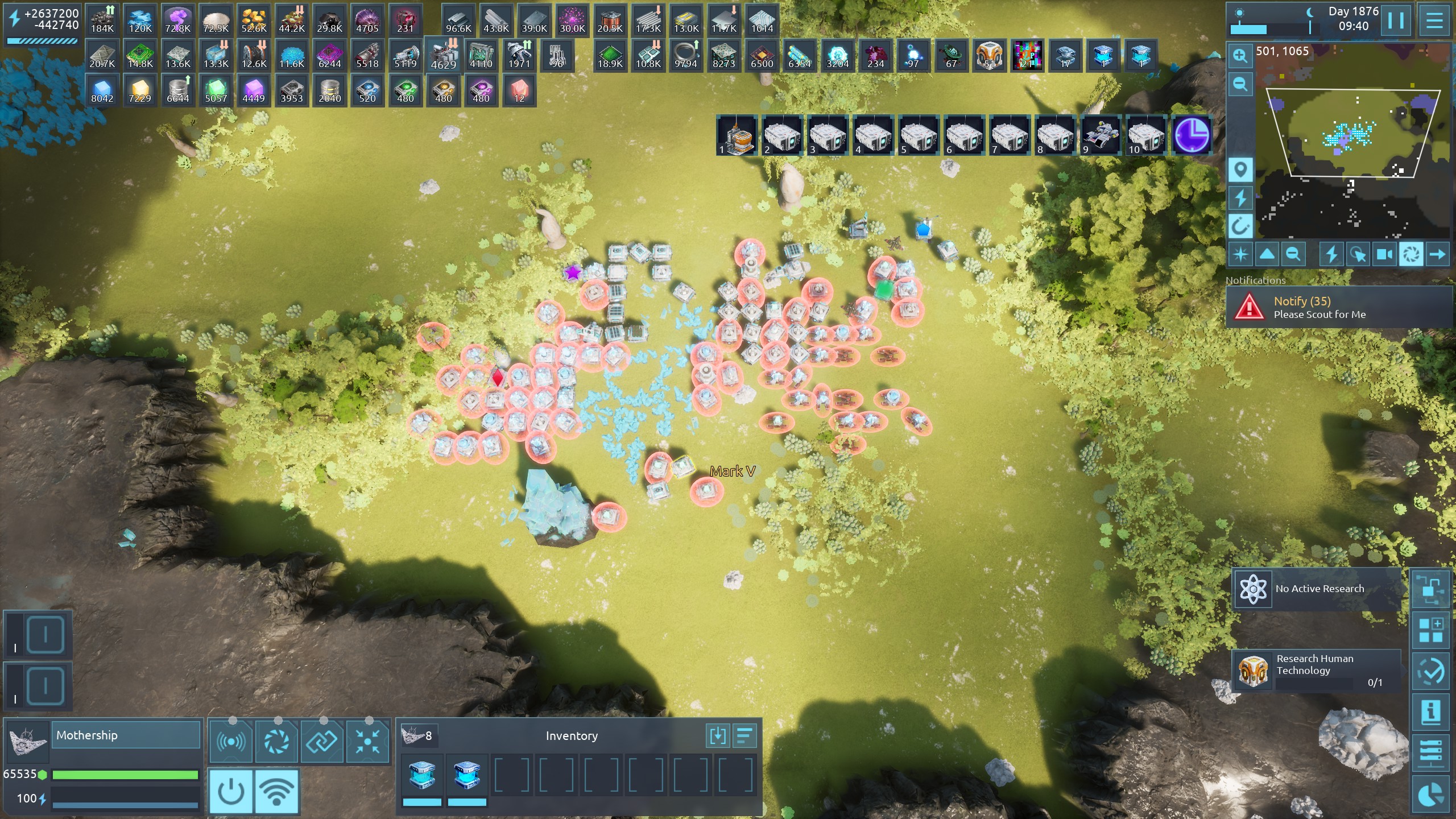
Task: Pause the game with the pause button
Action: pos(1396,21)
